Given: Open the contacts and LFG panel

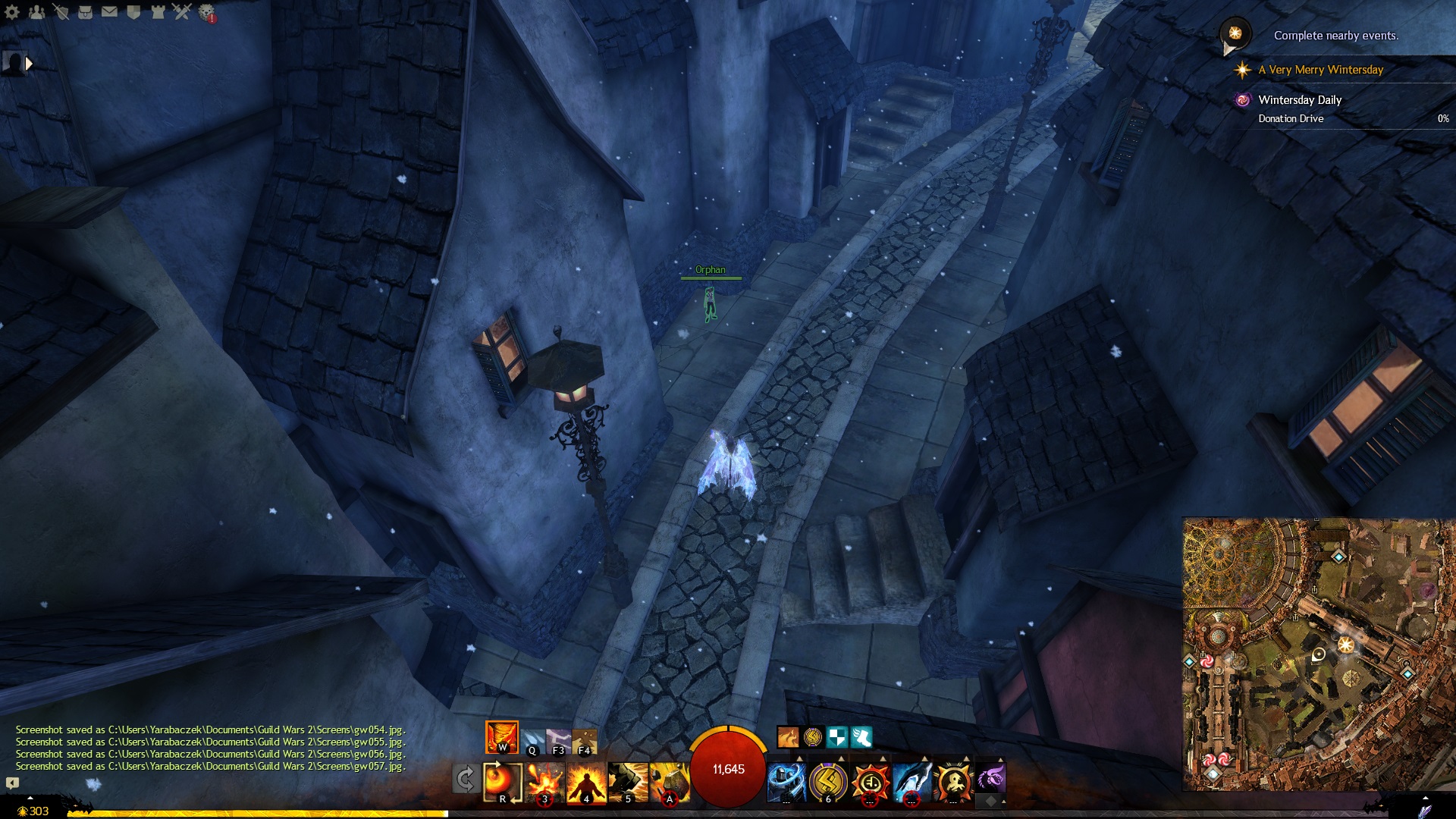Looking at the screenshot, I should [36, 12].
